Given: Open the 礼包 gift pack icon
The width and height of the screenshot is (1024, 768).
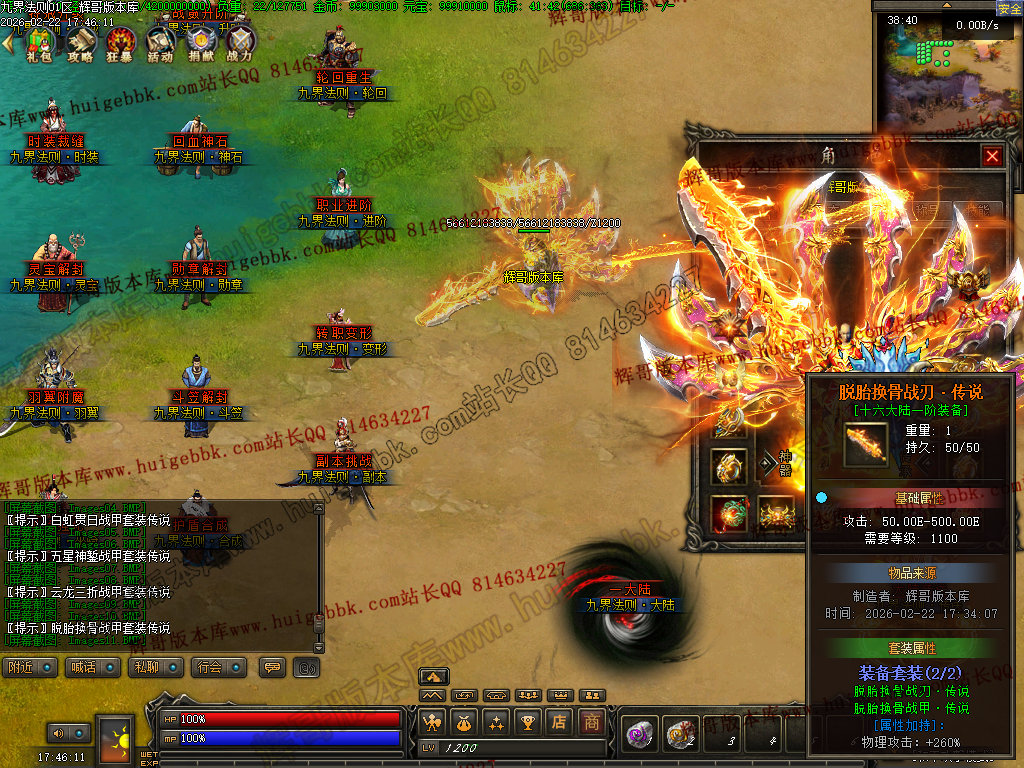Looking at the screenshot, I should (x=38, y=43).
